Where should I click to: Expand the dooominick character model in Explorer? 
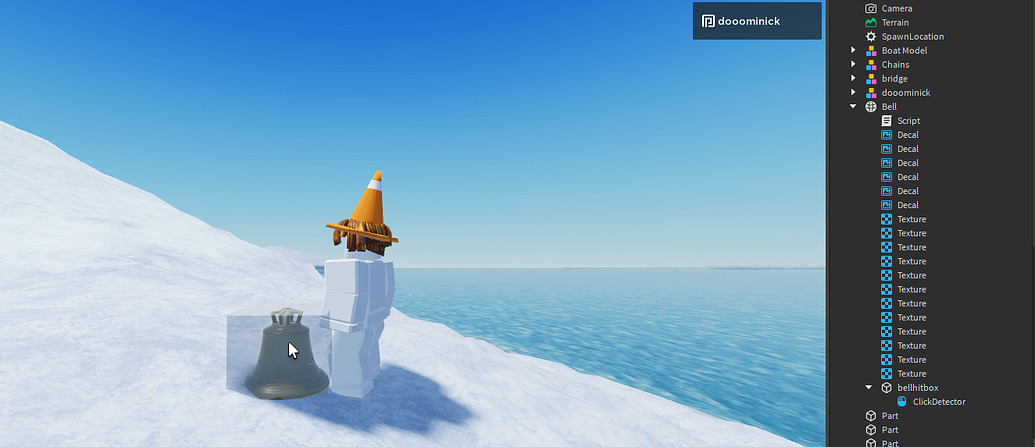[x=853, y=92]
